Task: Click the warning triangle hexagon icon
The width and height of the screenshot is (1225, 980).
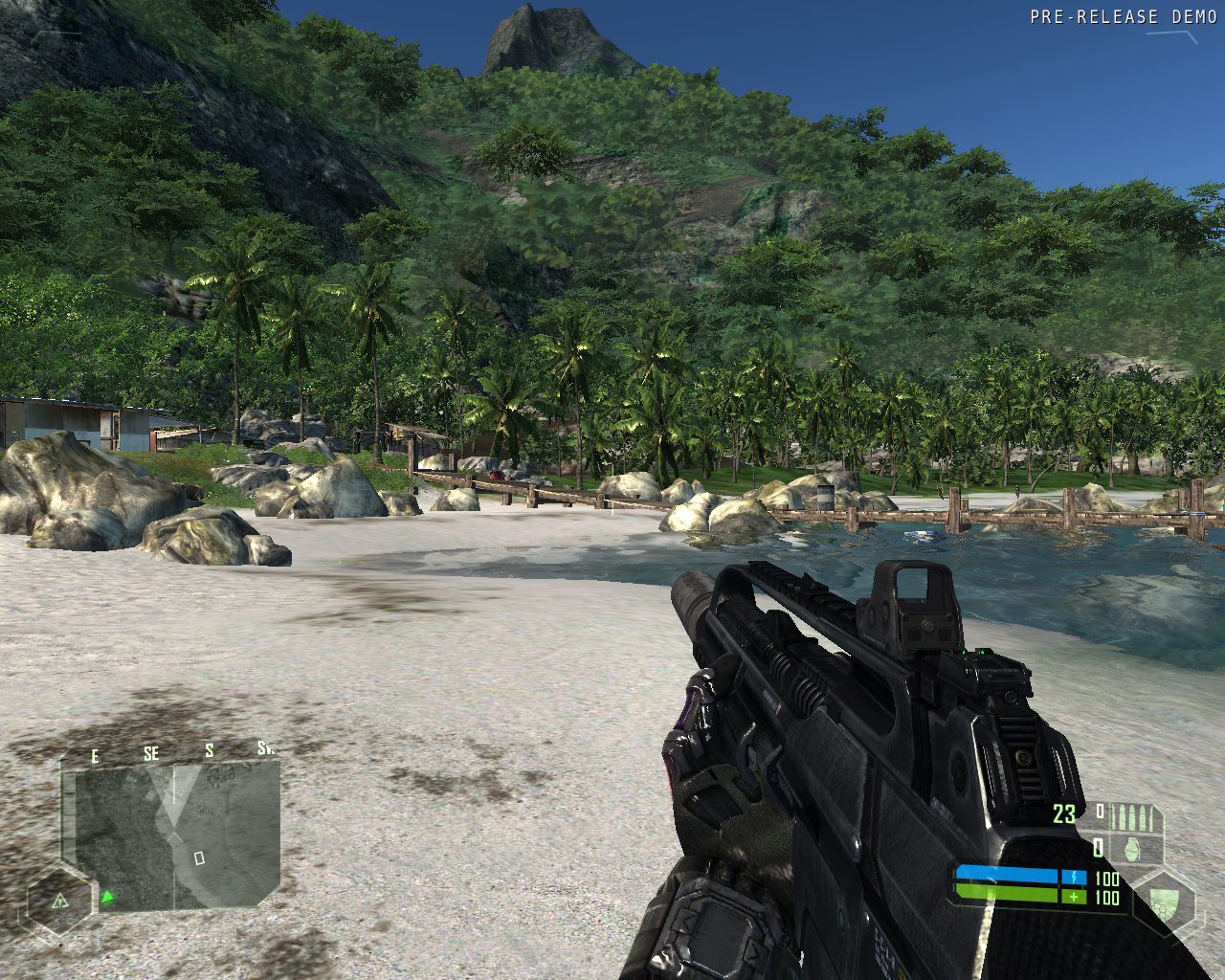Action: pyautogui.click(x=59, y=901)
